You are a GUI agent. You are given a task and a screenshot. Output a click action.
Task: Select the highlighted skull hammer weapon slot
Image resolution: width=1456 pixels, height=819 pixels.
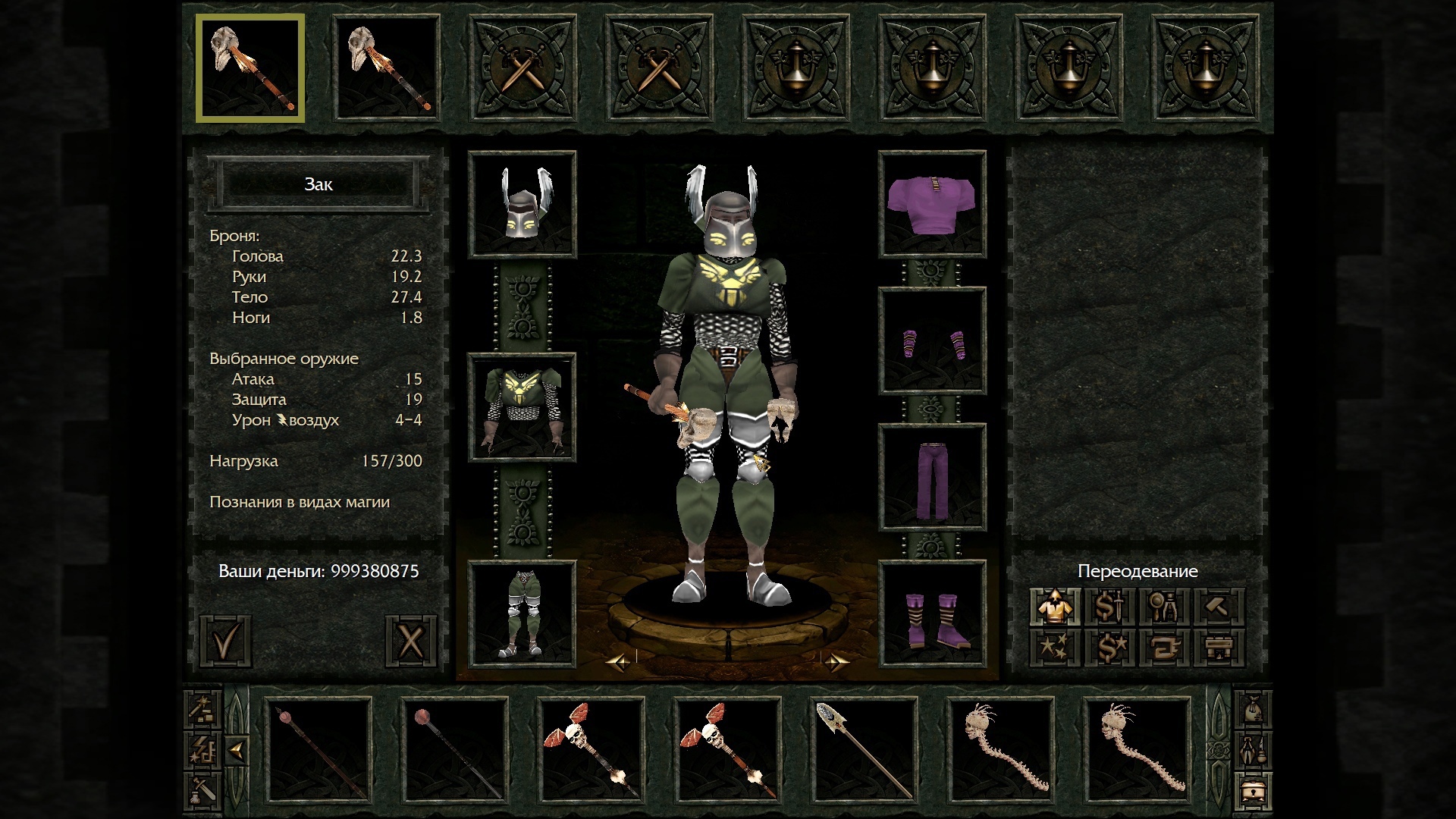(250, 68)
